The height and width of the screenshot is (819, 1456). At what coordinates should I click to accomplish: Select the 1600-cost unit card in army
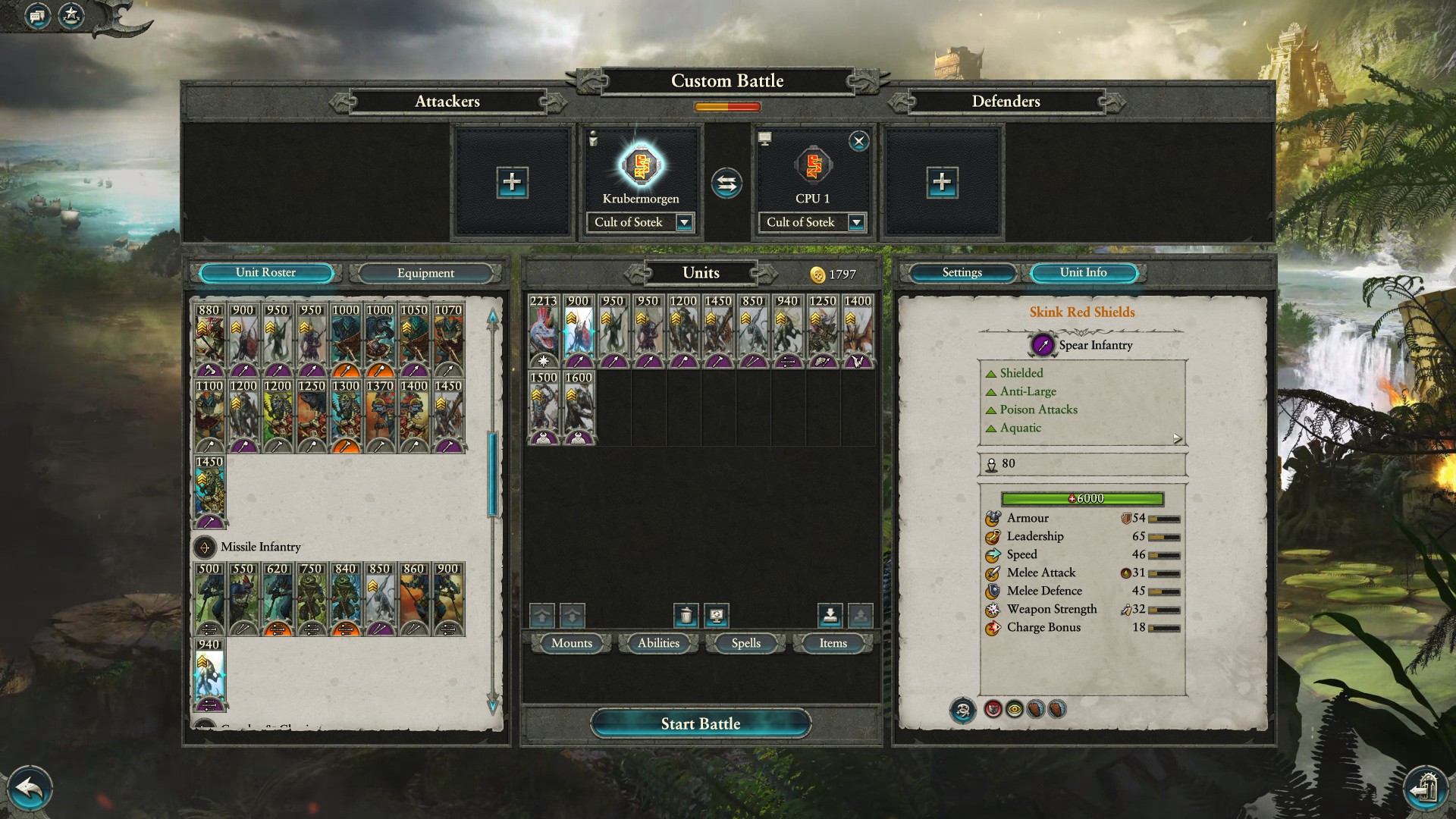pyautogui.click(x=579, y=407)
